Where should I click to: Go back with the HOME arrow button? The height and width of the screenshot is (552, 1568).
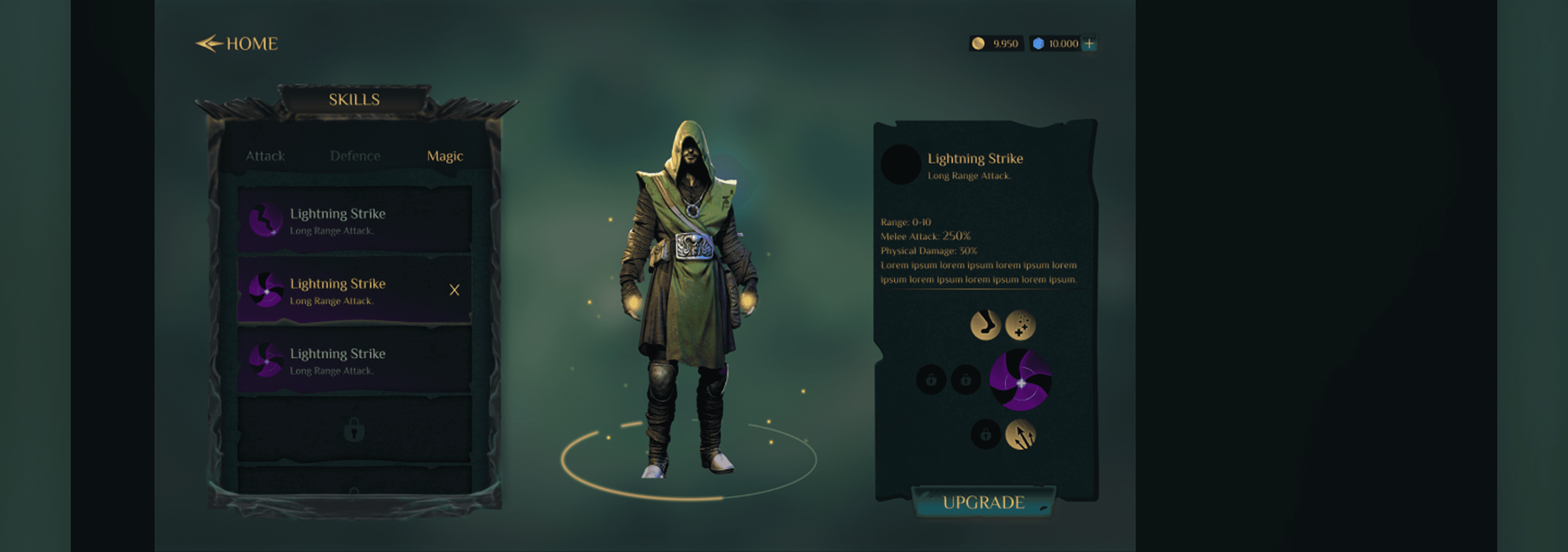(x=236, y=44)
